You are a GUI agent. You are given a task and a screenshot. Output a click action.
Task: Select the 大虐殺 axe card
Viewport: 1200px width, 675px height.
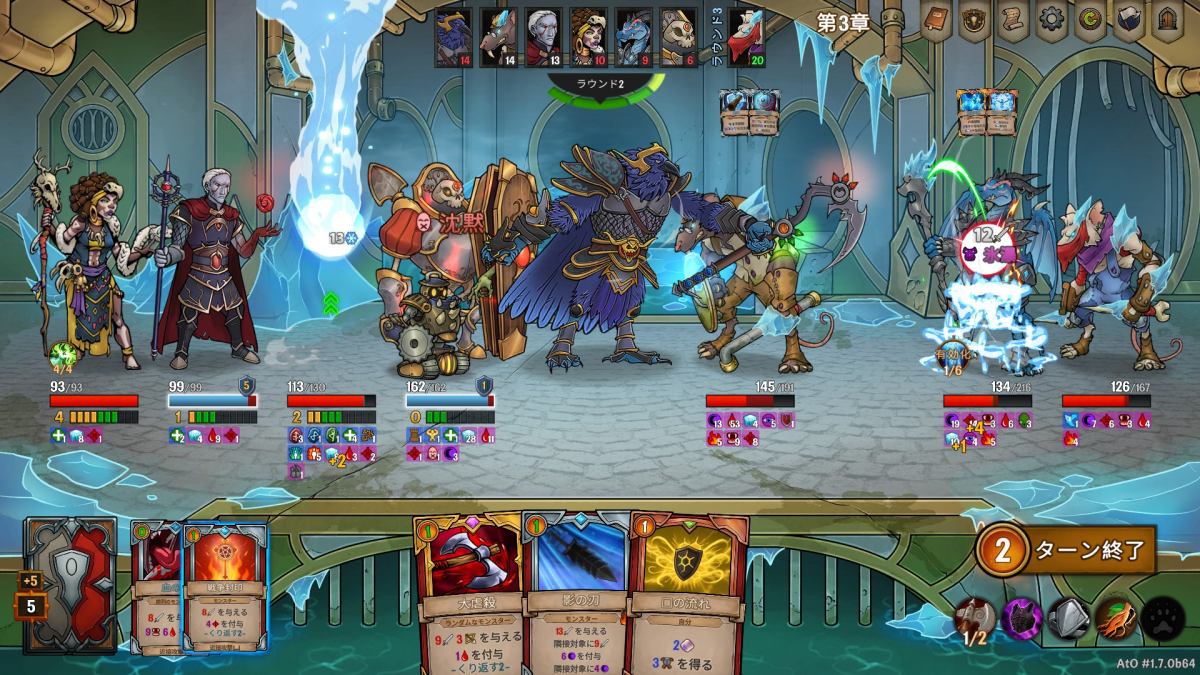[468, 590]
